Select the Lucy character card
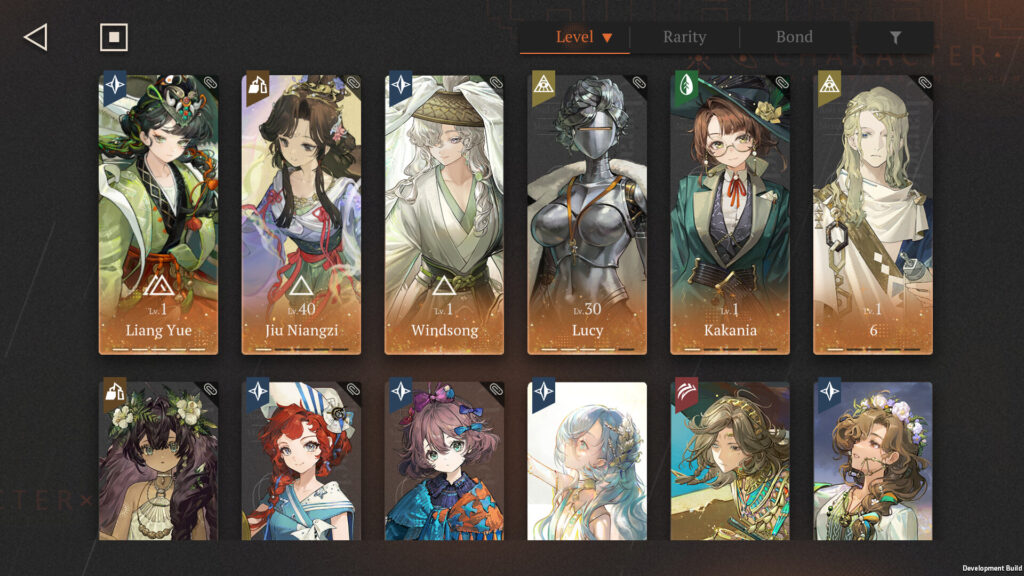1024x576 pixels. tap(588, 214)
